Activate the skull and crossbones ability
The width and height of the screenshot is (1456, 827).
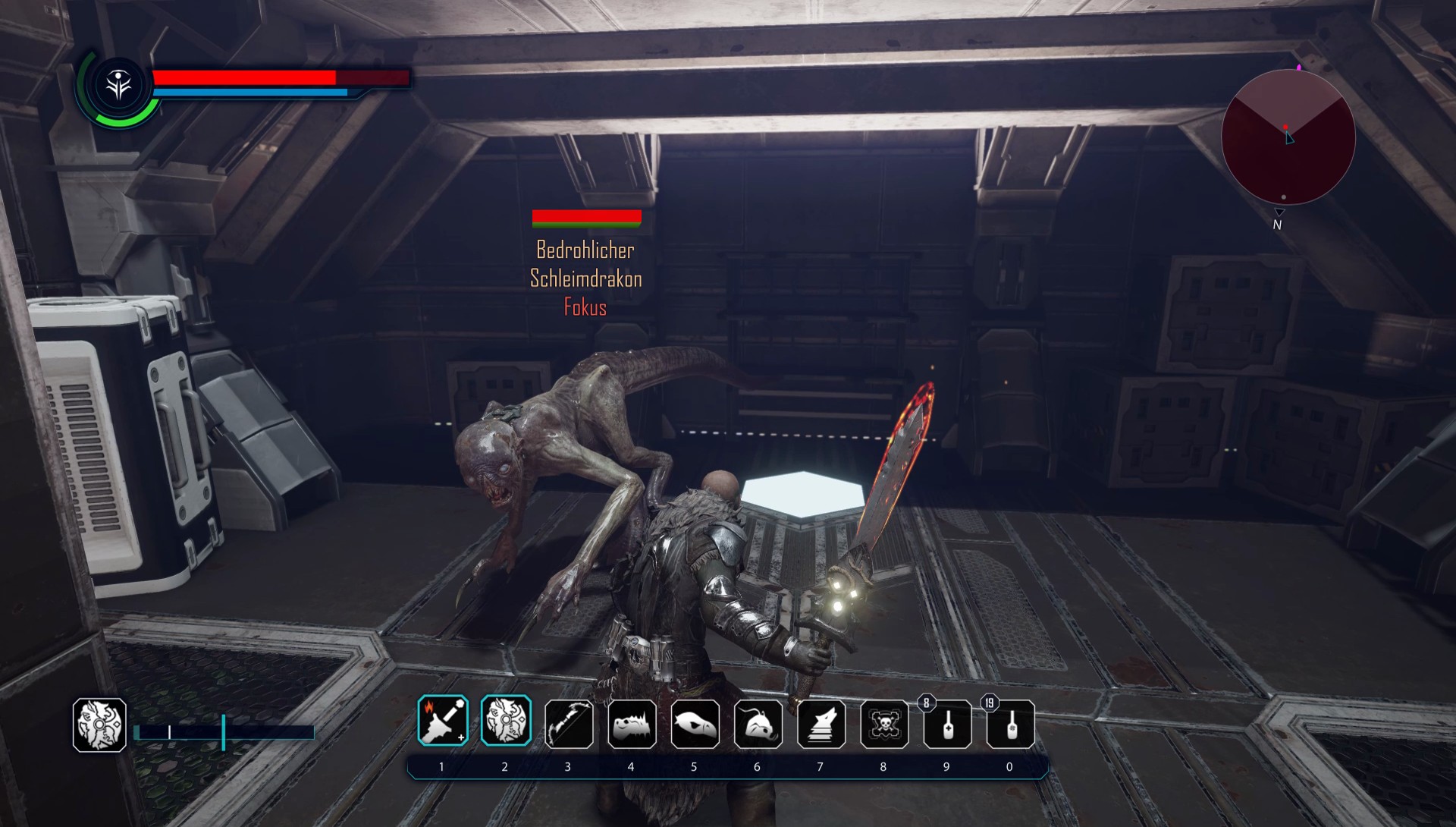tap(884, 724)
